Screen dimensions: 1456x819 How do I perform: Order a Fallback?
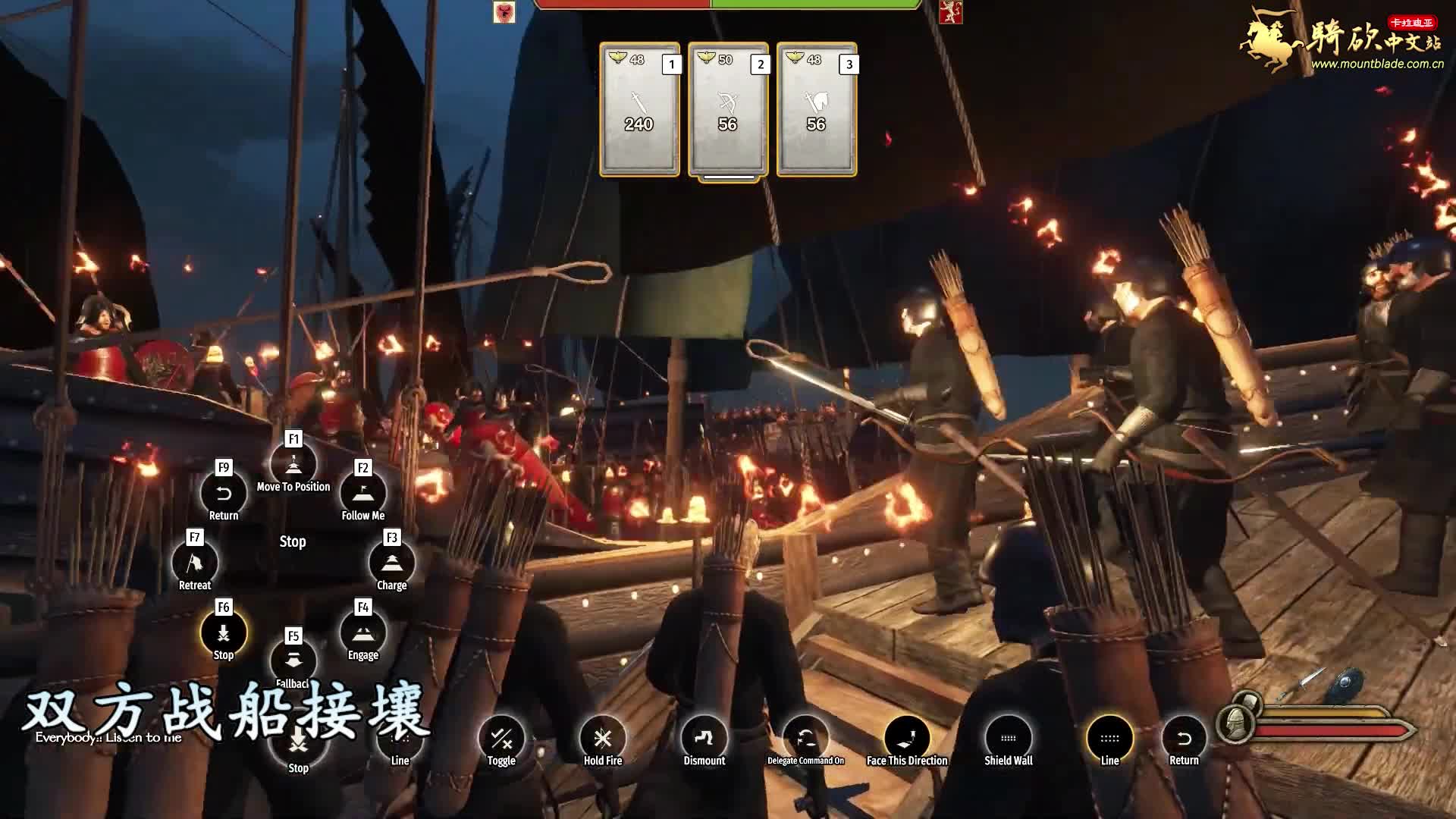click(x=293, y=660)
